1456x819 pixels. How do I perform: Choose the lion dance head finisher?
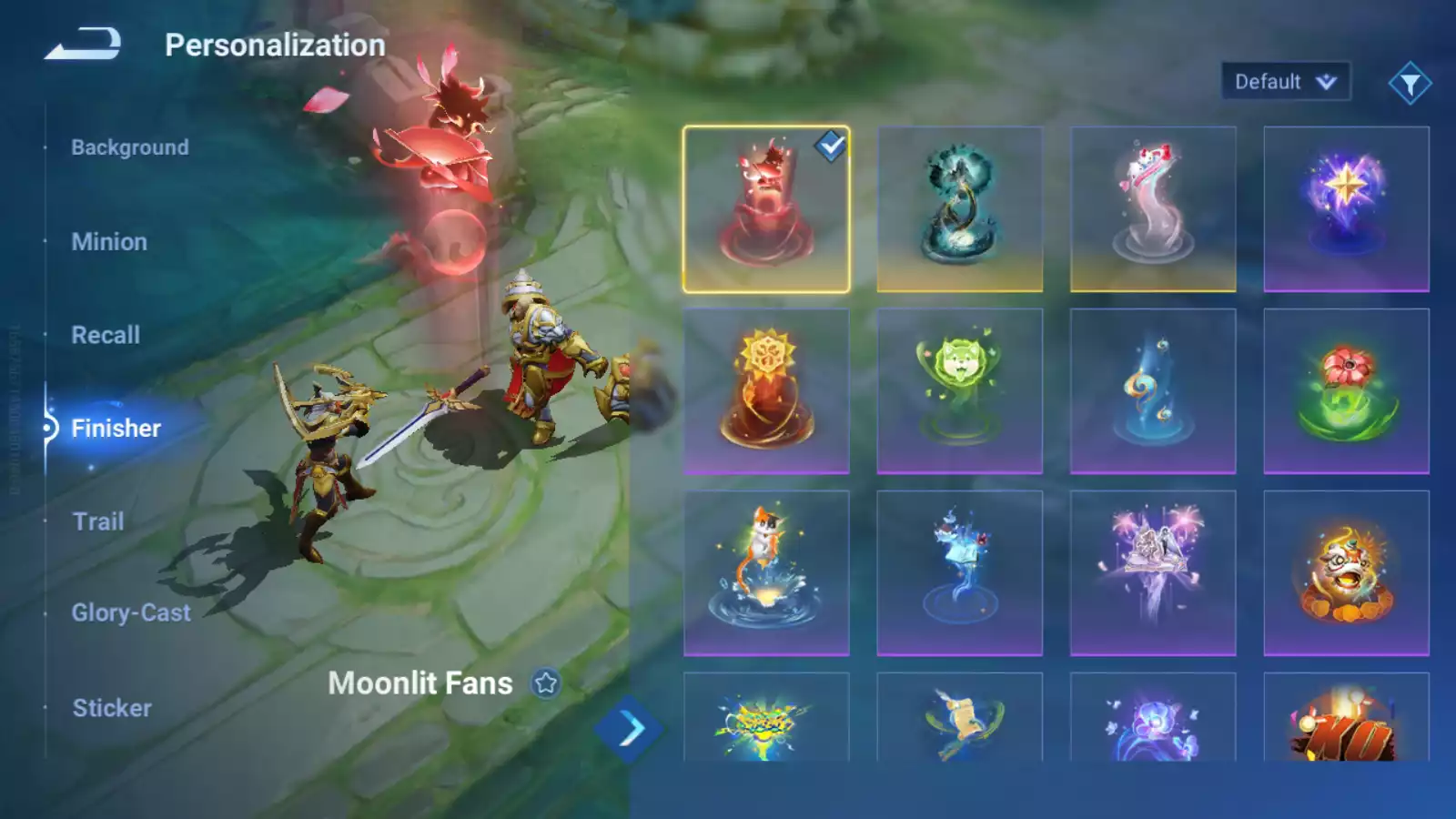pyautogui.click(x=1346, y=573)
